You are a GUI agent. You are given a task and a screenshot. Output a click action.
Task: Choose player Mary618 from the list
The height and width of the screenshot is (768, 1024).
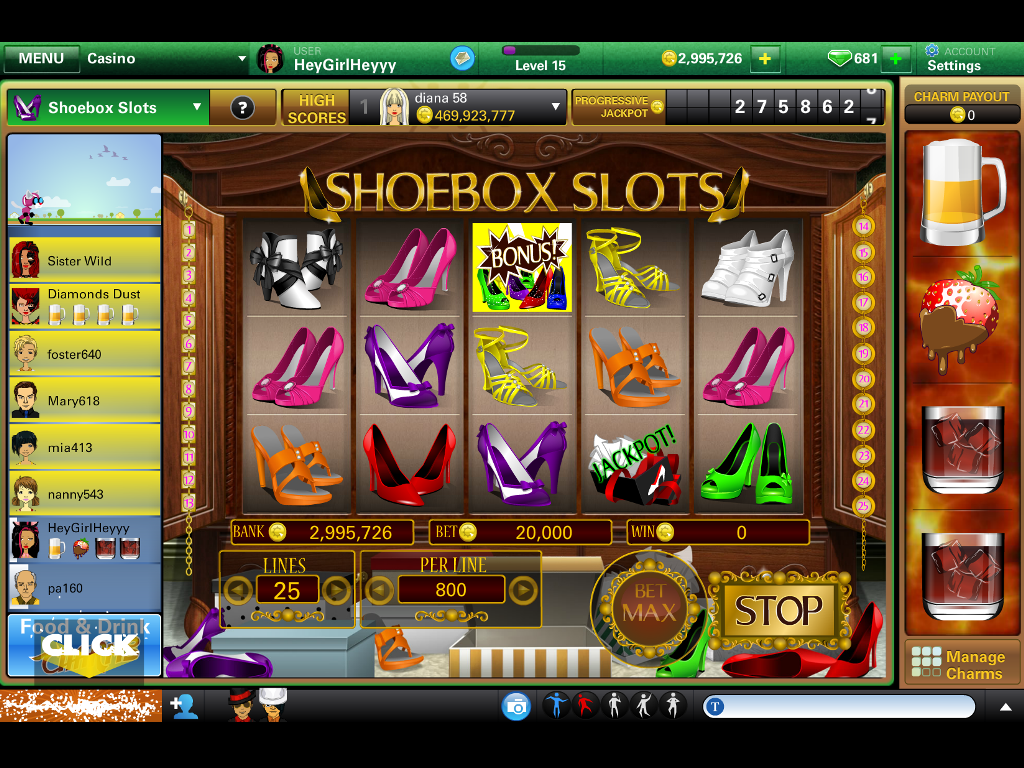click(x=84, y=400)
